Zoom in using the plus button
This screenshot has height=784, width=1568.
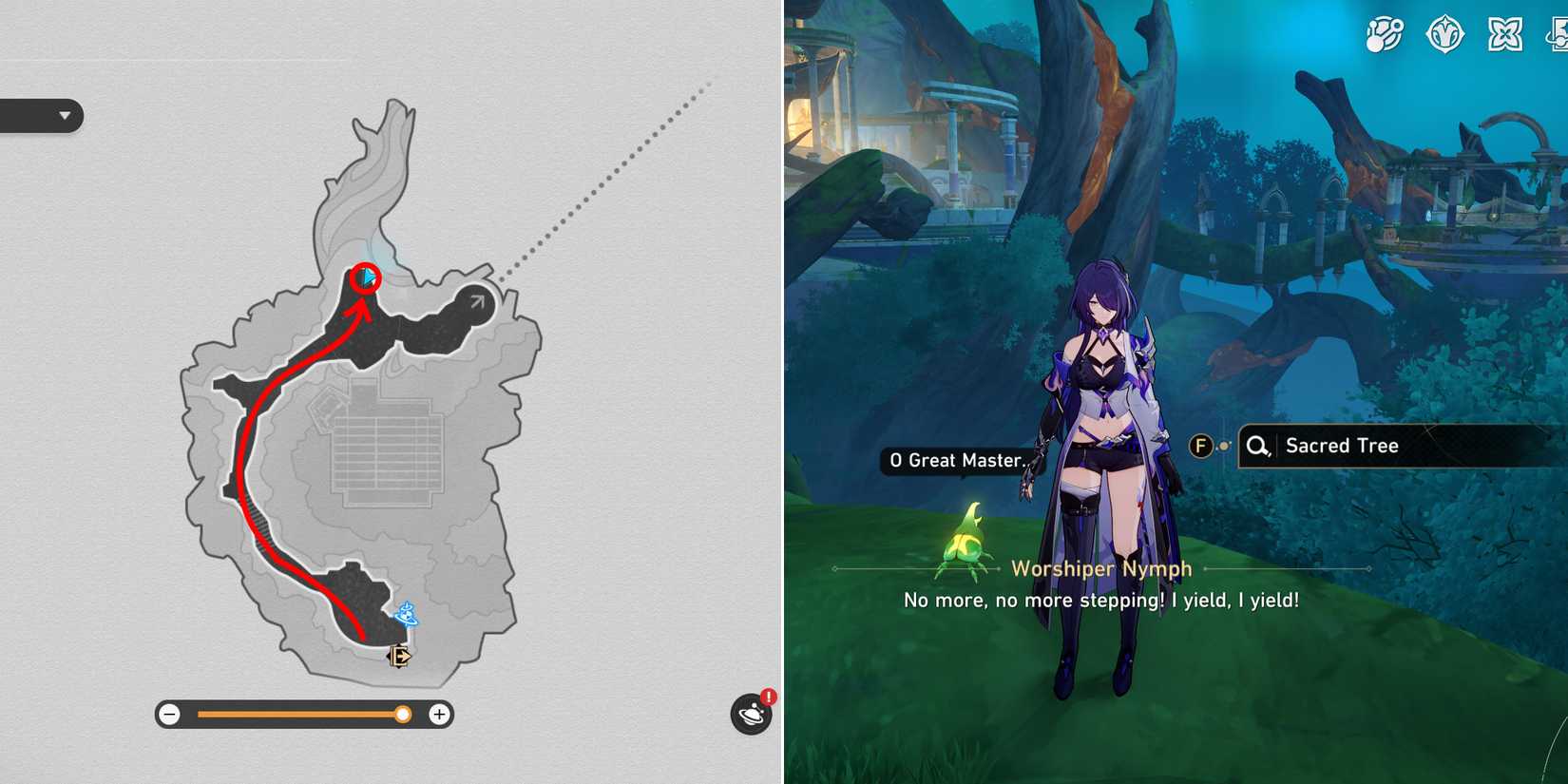pyautogui.click(x=438, y=714)
